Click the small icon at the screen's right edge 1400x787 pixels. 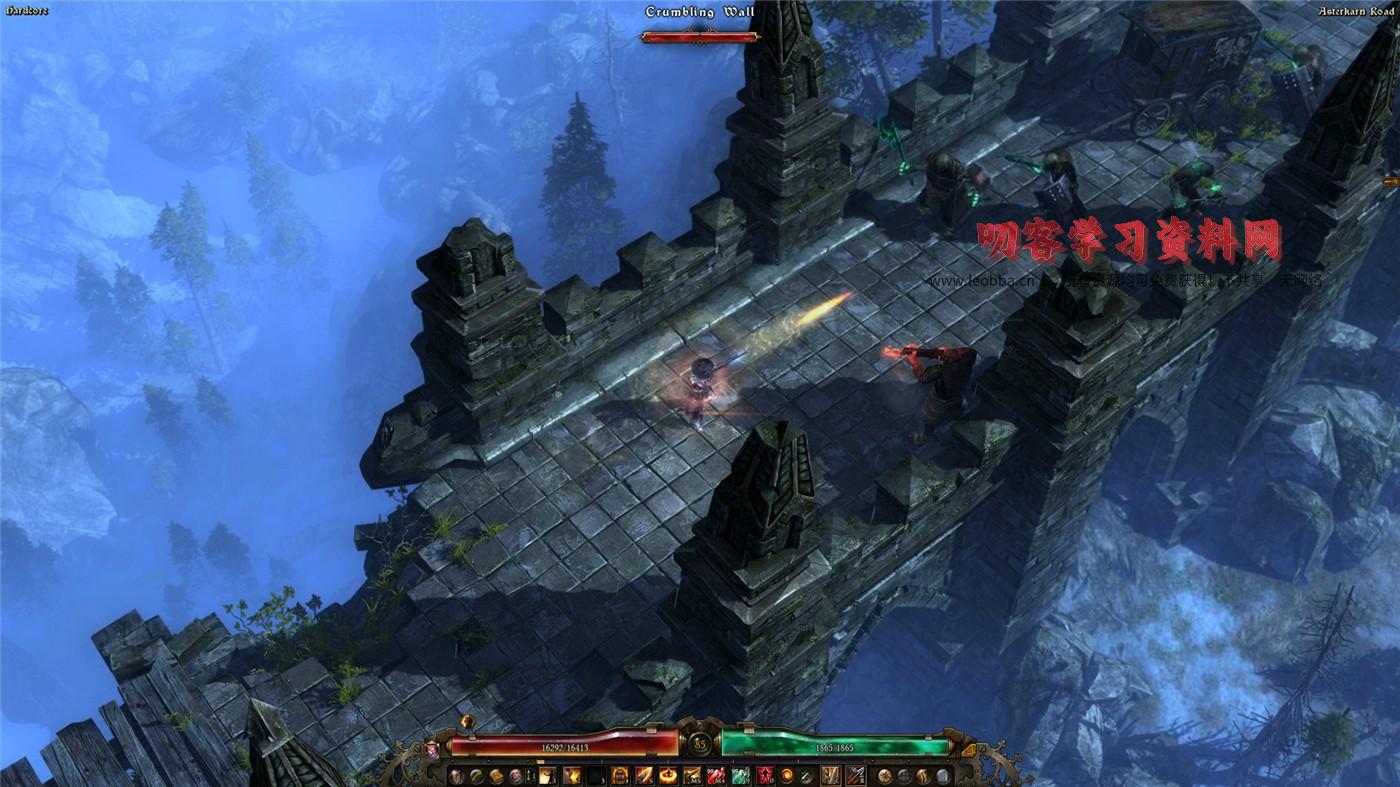(1392, 182)
